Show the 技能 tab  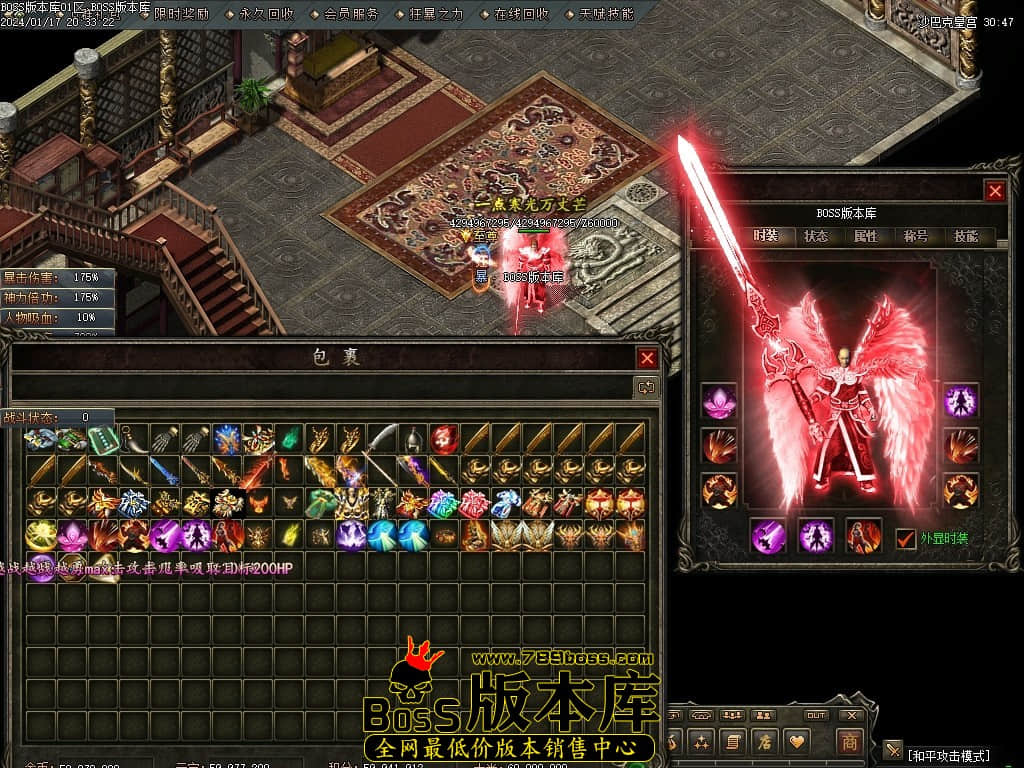966,237
